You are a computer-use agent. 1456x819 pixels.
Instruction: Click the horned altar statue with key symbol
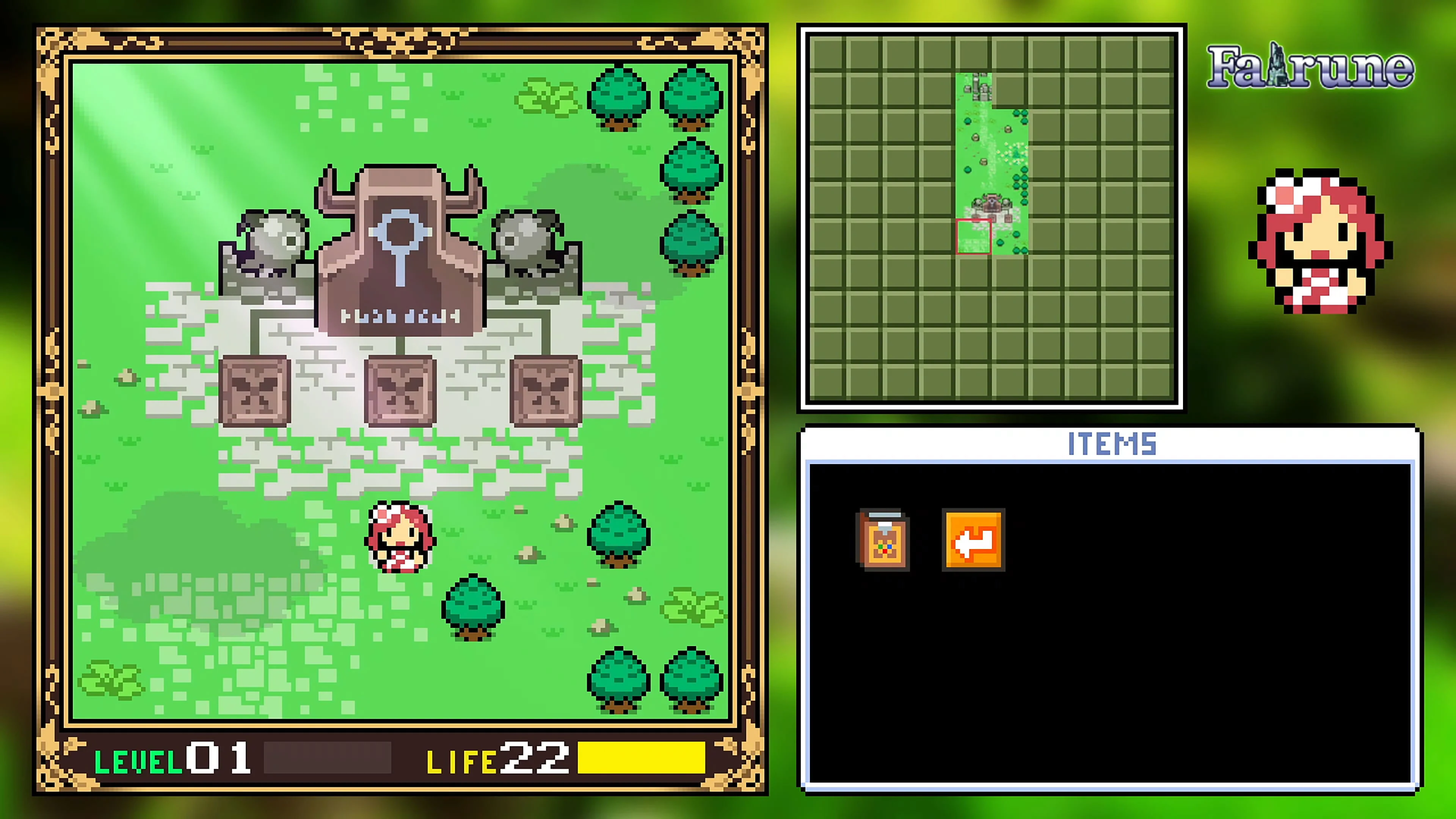pos(401,249)
